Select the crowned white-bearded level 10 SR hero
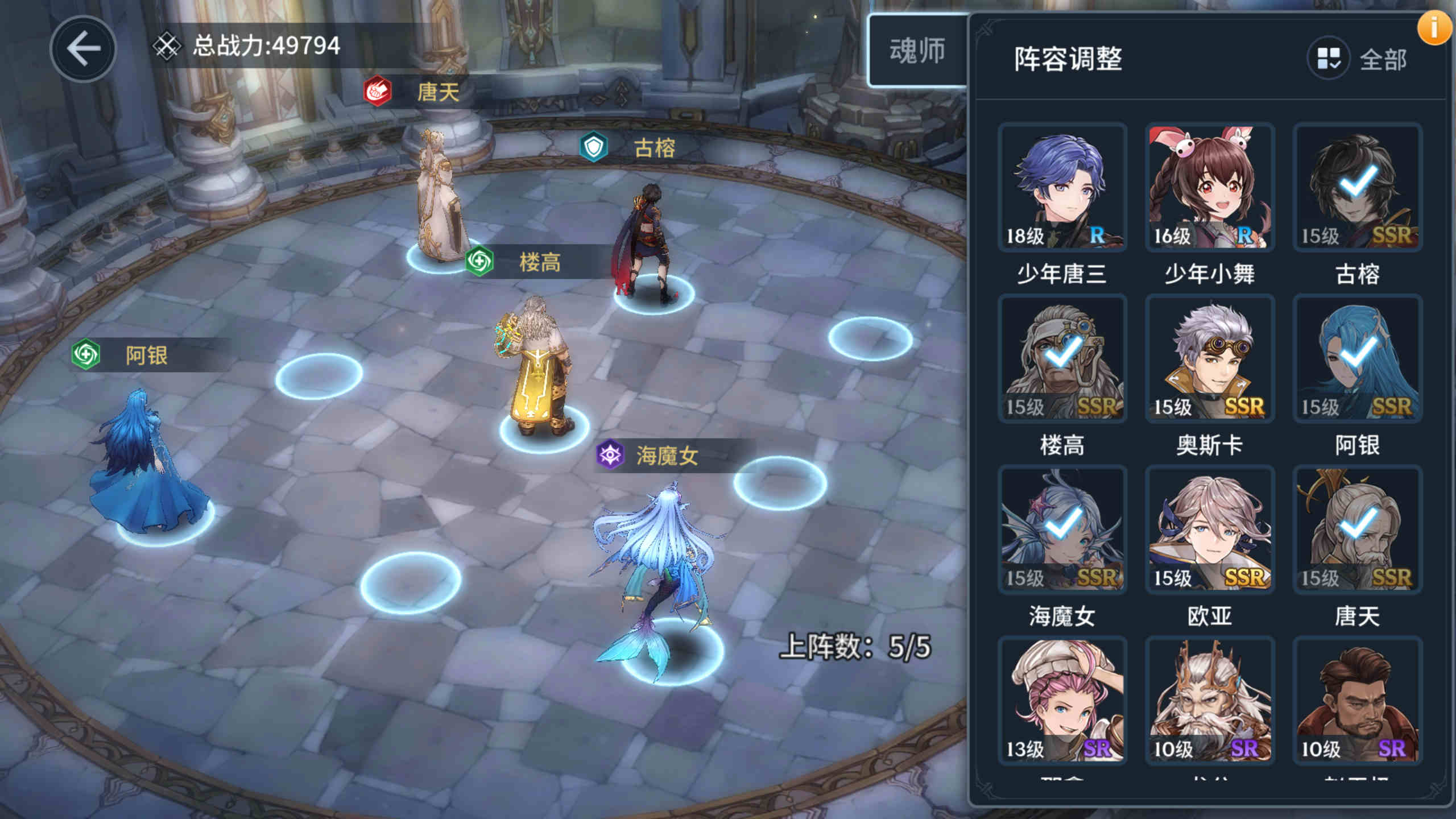Image resolution: width=1456 pixels, height=819 pixels. pos(1210,700)
